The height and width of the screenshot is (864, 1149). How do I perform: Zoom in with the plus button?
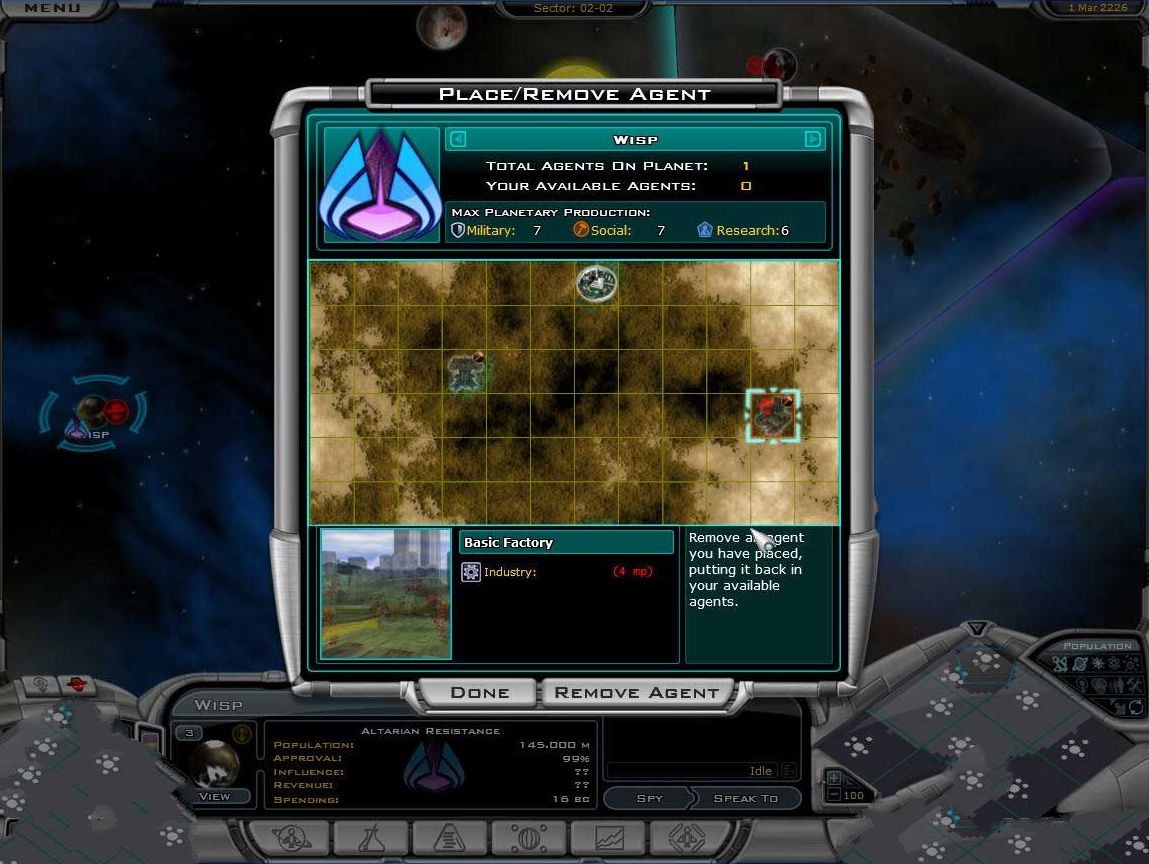[x=834, y=778]
